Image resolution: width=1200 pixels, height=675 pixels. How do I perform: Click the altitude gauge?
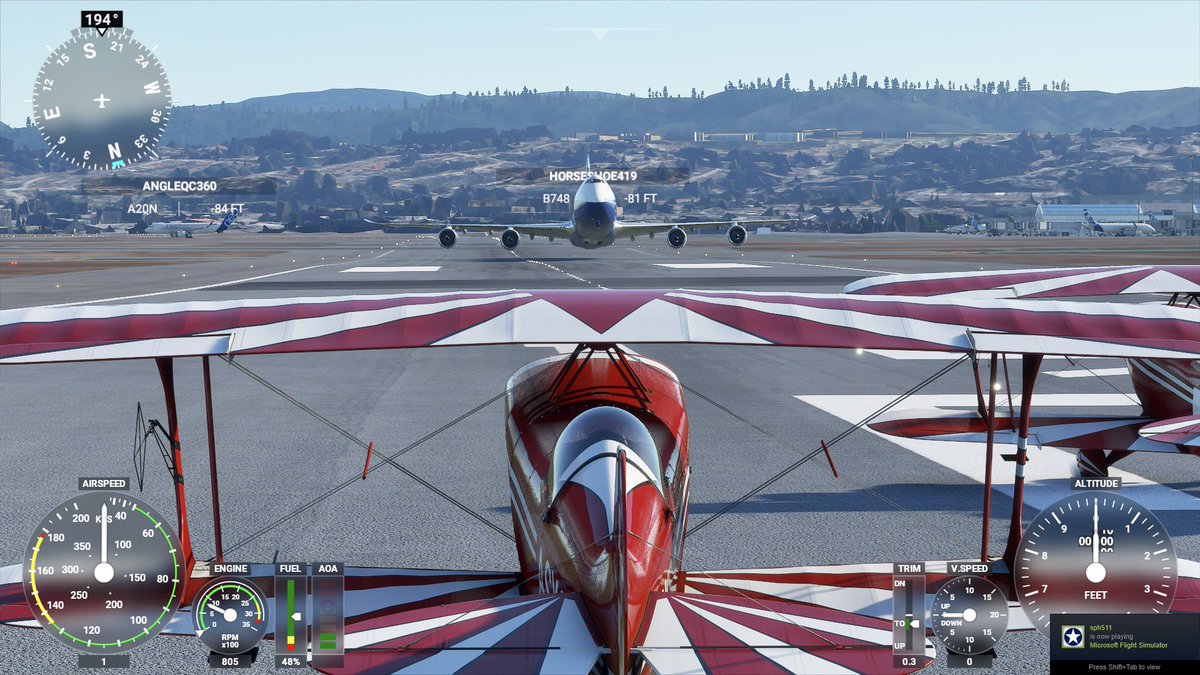pos(1095,570)
